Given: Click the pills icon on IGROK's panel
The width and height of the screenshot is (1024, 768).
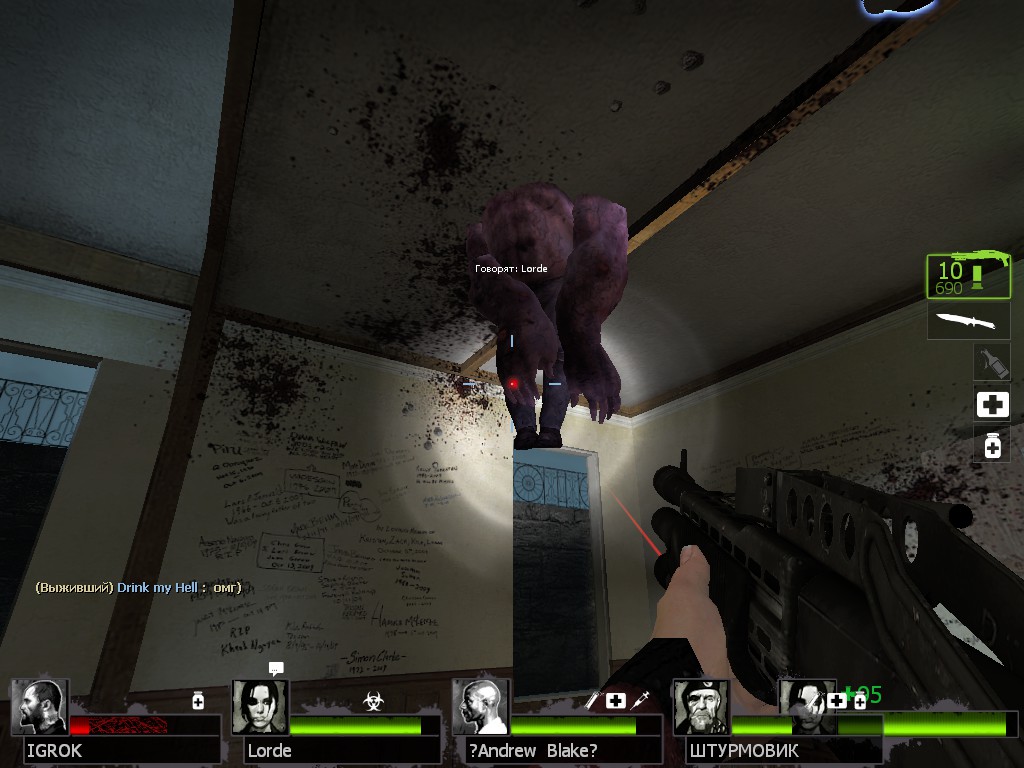Looking at the screenshot, I should (198, 701).
